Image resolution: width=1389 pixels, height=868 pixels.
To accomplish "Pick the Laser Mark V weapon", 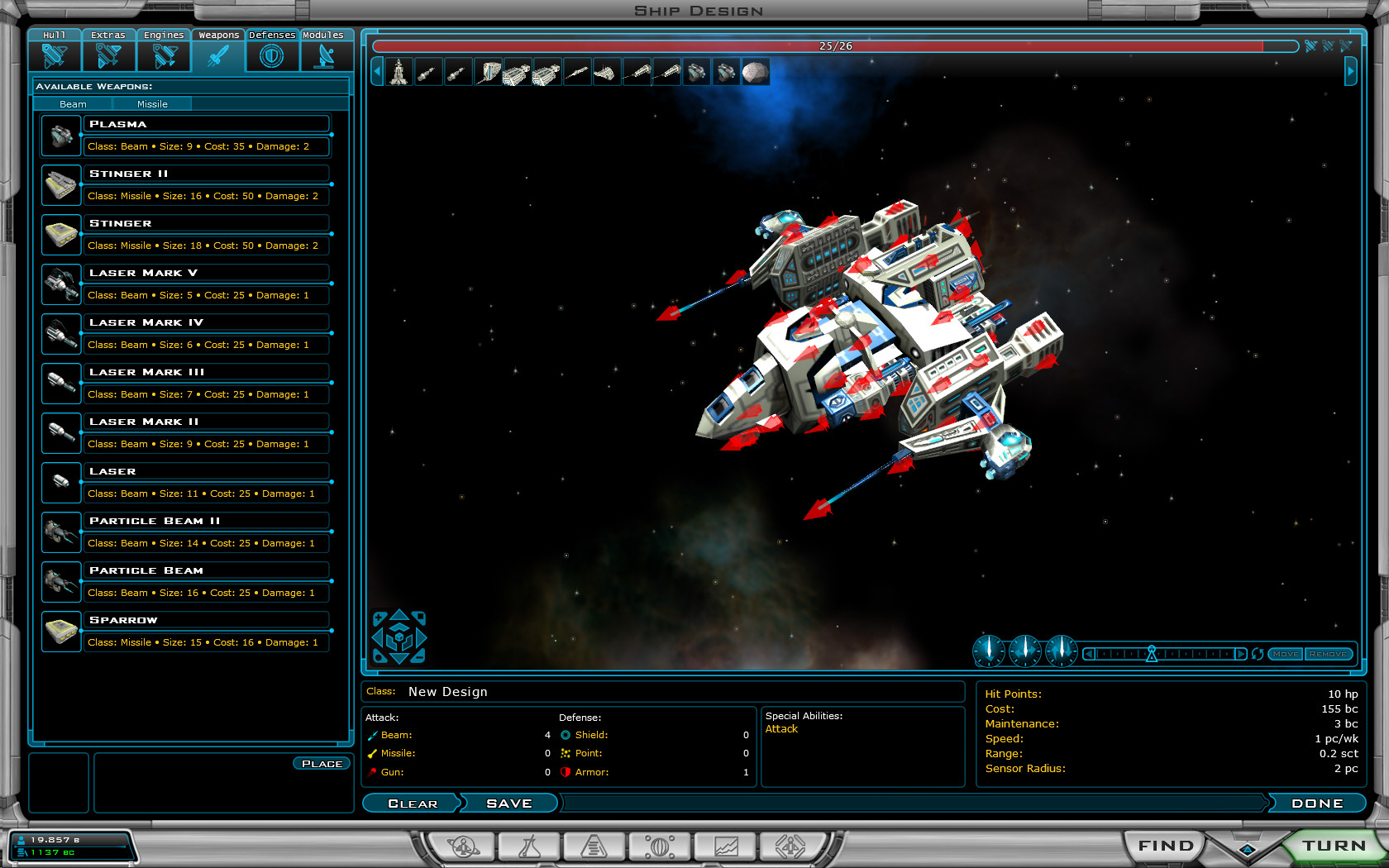I will point(206,273).
